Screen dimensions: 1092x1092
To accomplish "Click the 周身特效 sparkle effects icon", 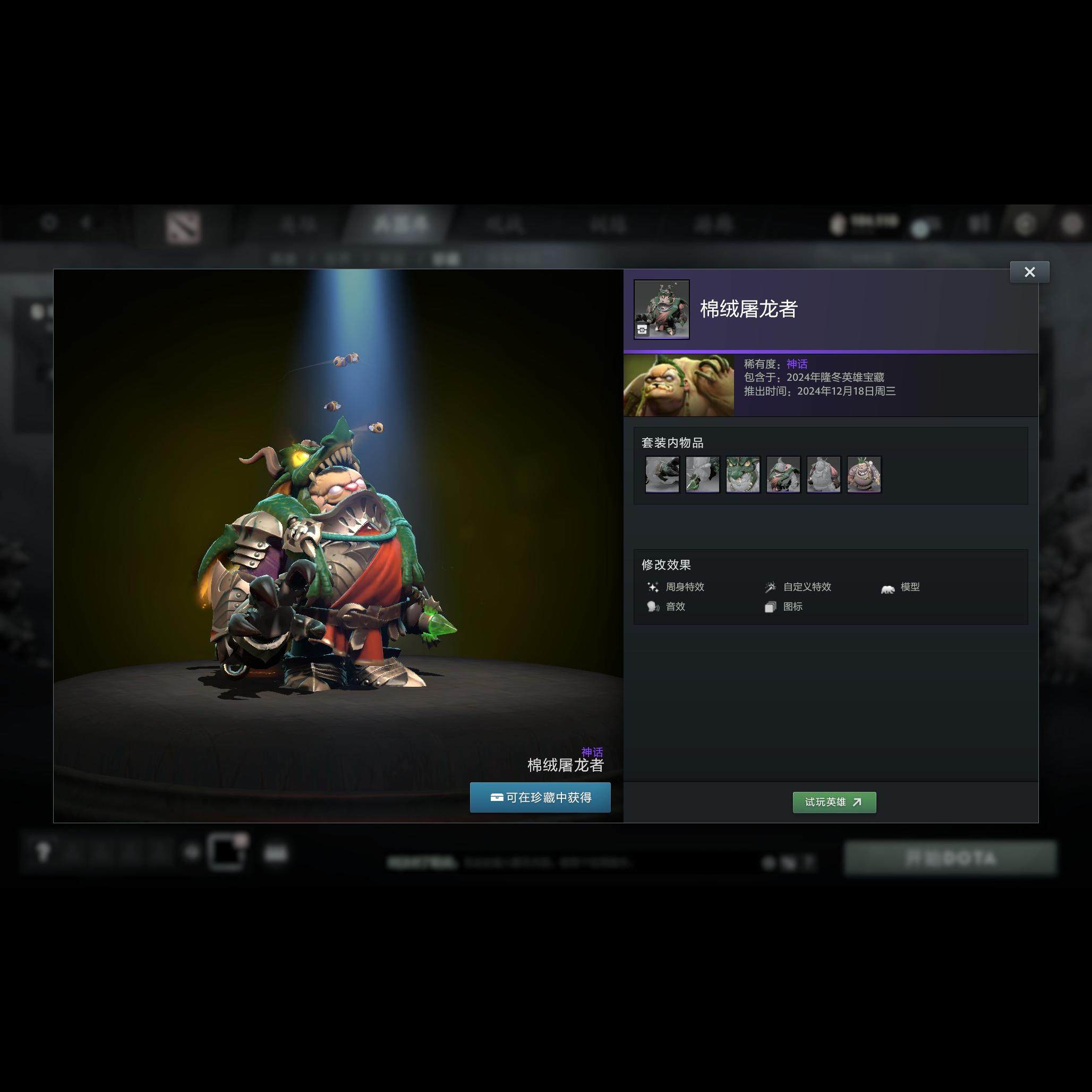I will [654, 587].
